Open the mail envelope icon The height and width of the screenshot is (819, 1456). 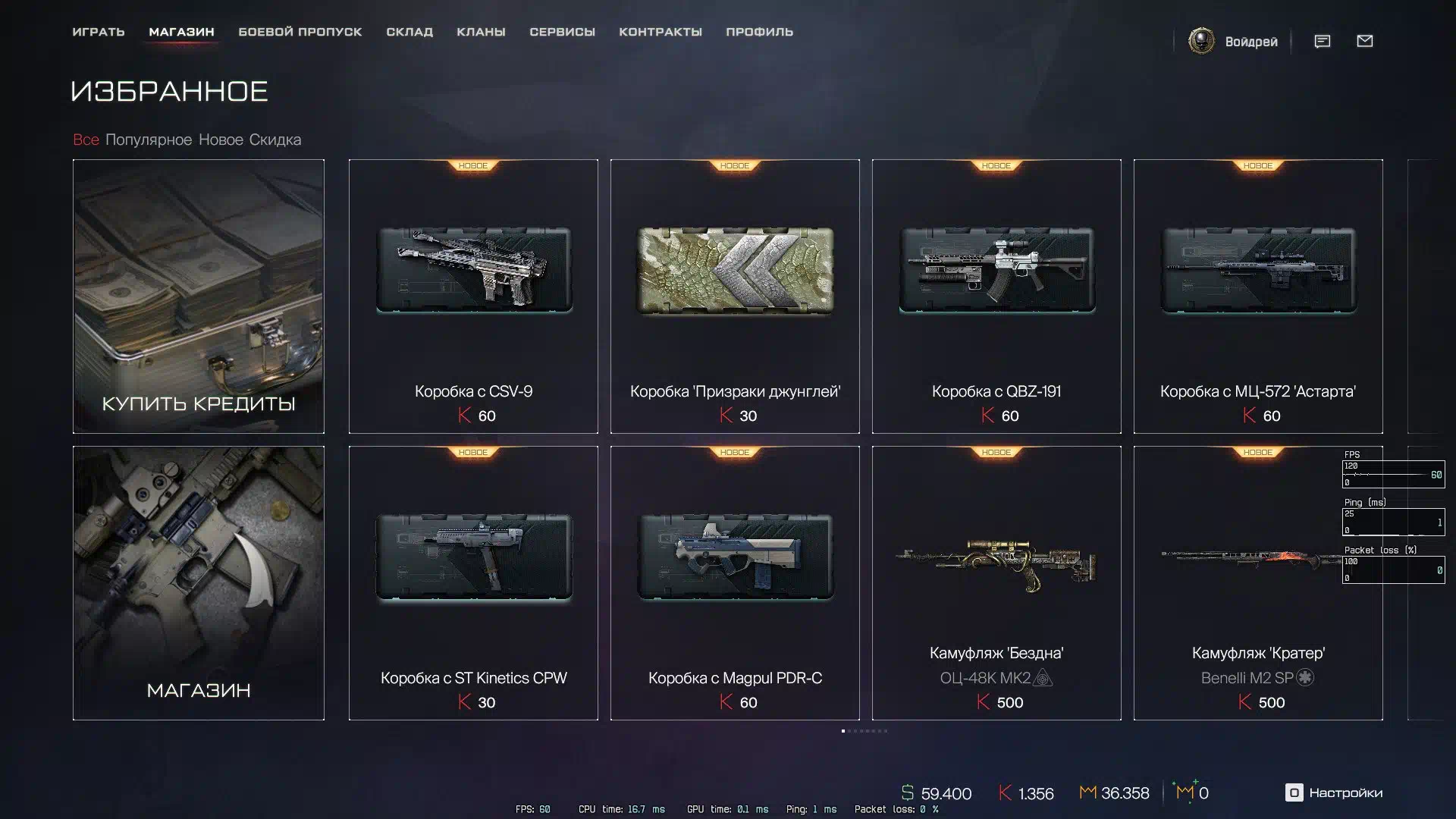(x=1365, y=41)
